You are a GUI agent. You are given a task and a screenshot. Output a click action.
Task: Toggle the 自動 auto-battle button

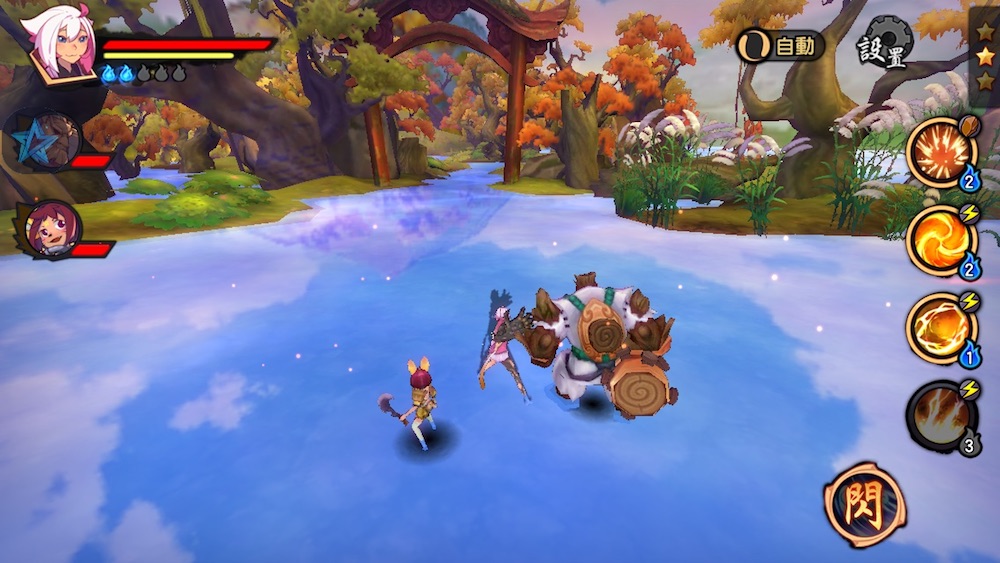[x=781, y=45]
